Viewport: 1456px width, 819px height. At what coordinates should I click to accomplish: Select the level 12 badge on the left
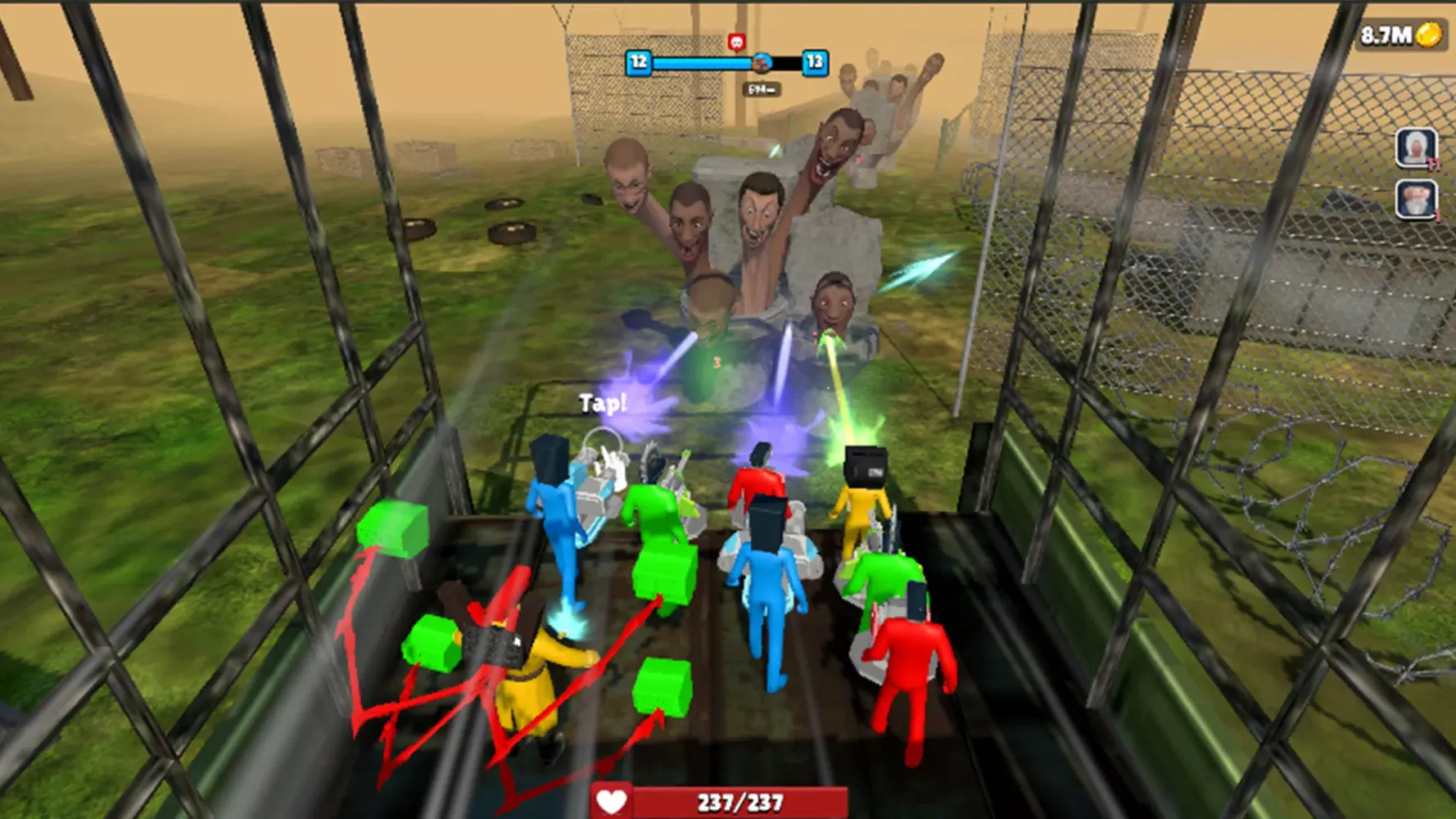(640, 63)
